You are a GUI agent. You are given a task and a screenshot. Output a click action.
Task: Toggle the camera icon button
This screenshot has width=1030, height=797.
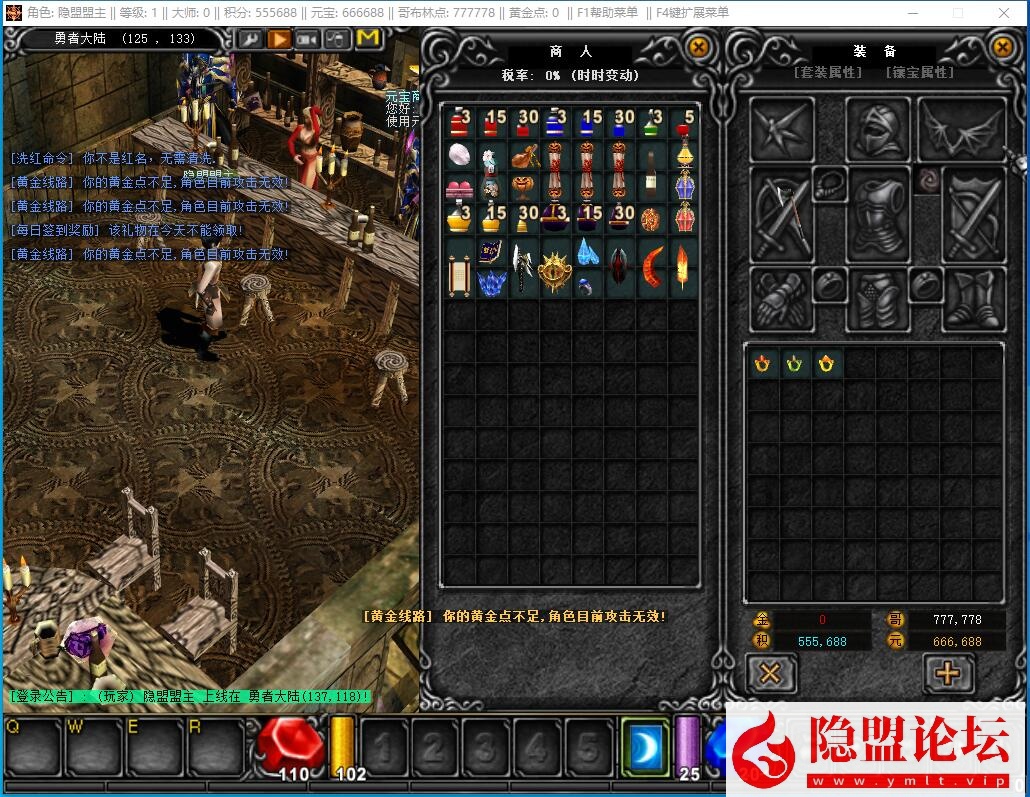(x=307, y=39)
